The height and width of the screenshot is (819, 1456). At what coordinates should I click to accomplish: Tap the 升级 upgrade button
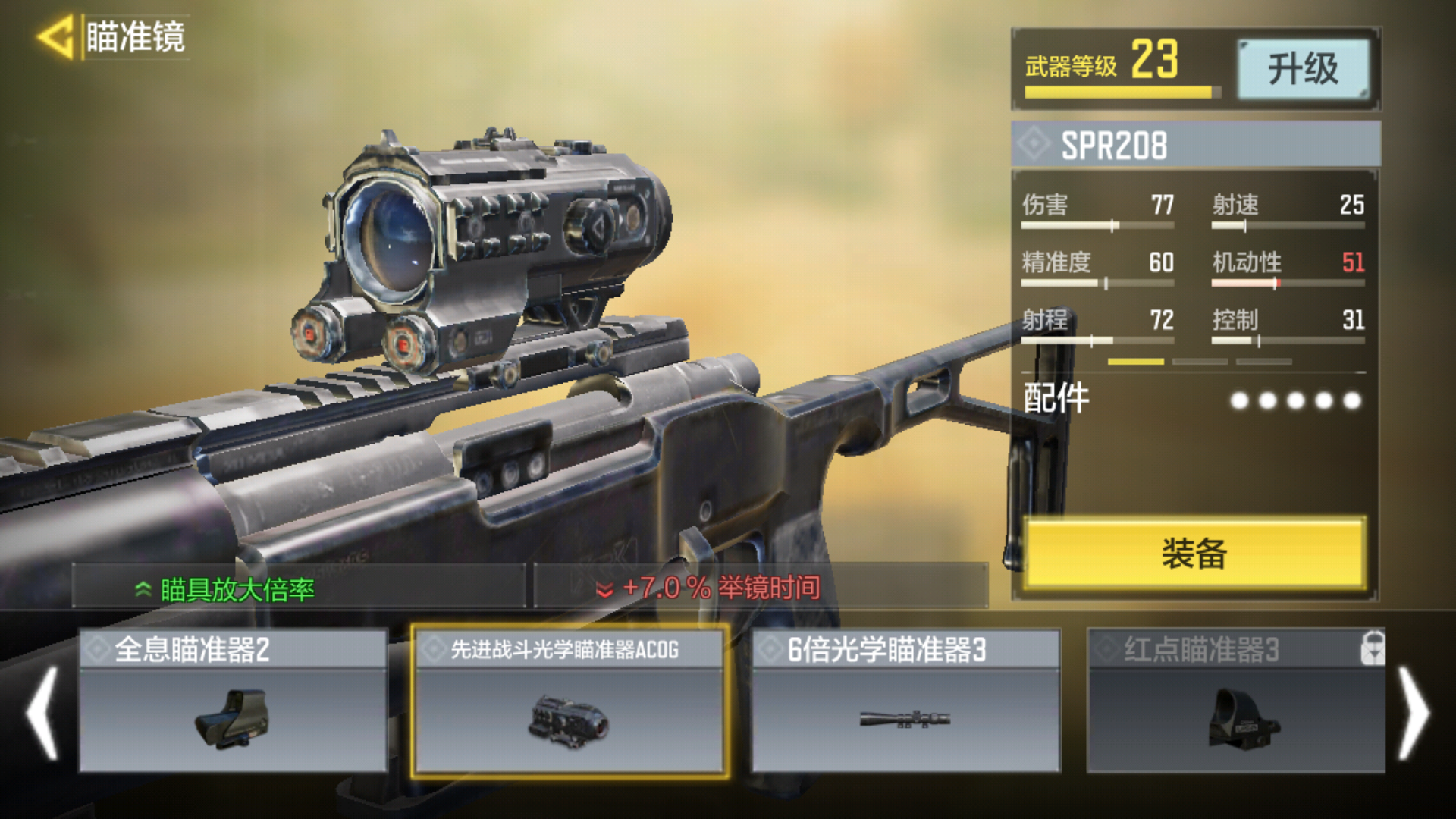[1303, 69]
